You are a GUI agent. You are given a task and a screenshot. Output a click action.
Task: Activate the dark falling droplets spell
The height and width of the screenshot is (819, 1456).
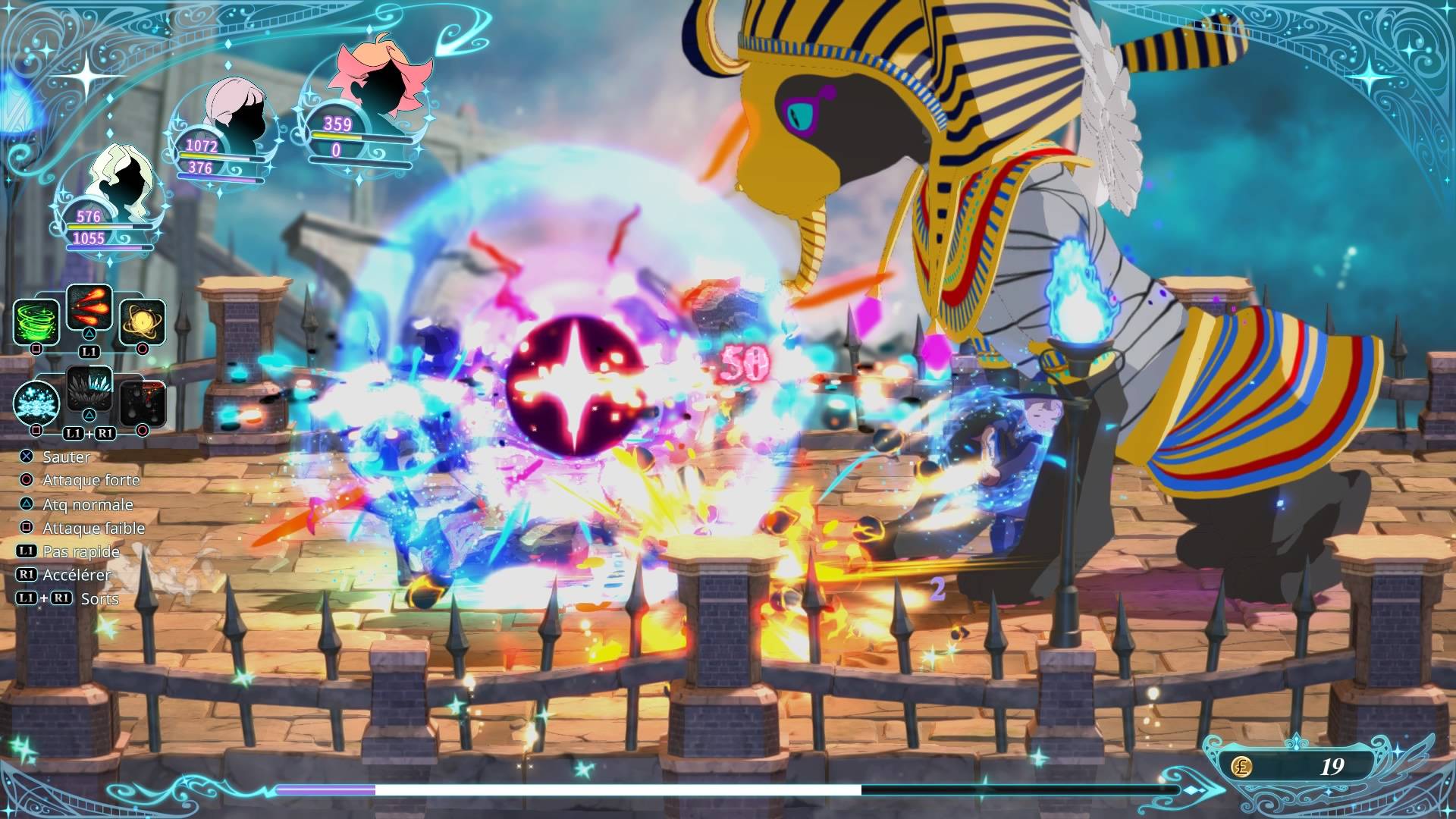tap(143, 402)
